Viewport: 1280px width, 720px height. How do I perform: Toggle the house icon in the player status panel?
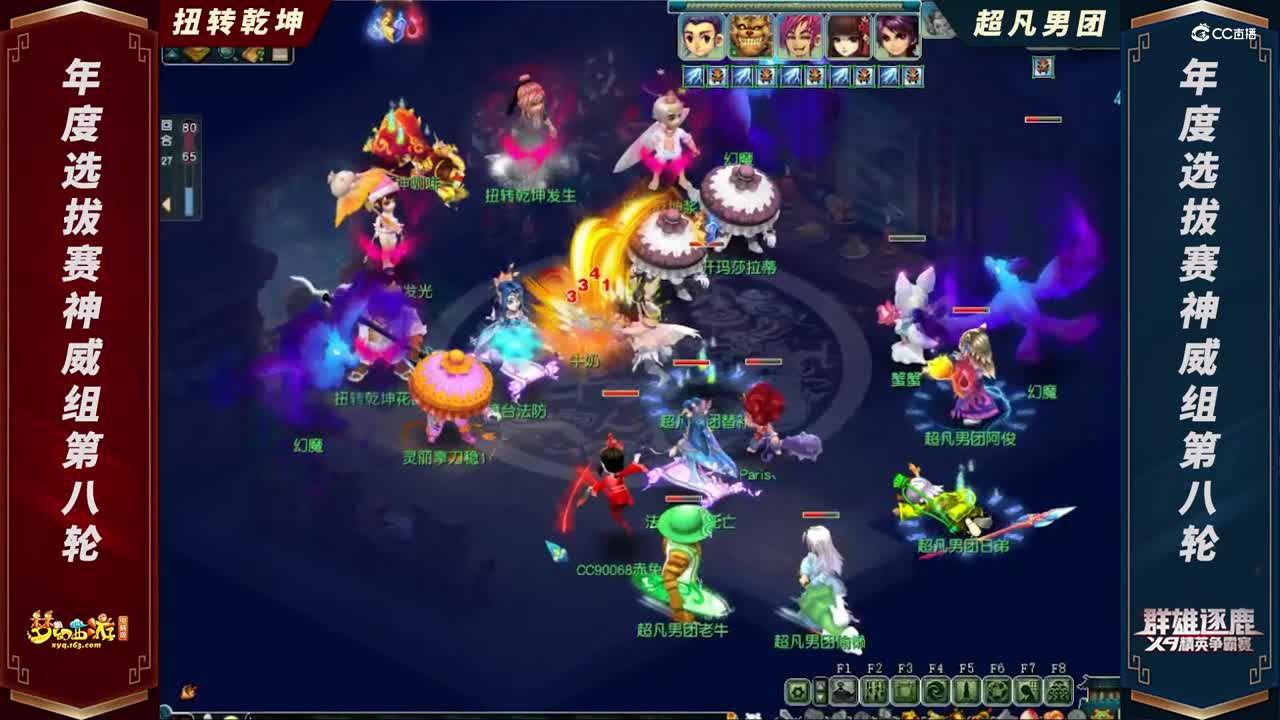coord(166,139)
